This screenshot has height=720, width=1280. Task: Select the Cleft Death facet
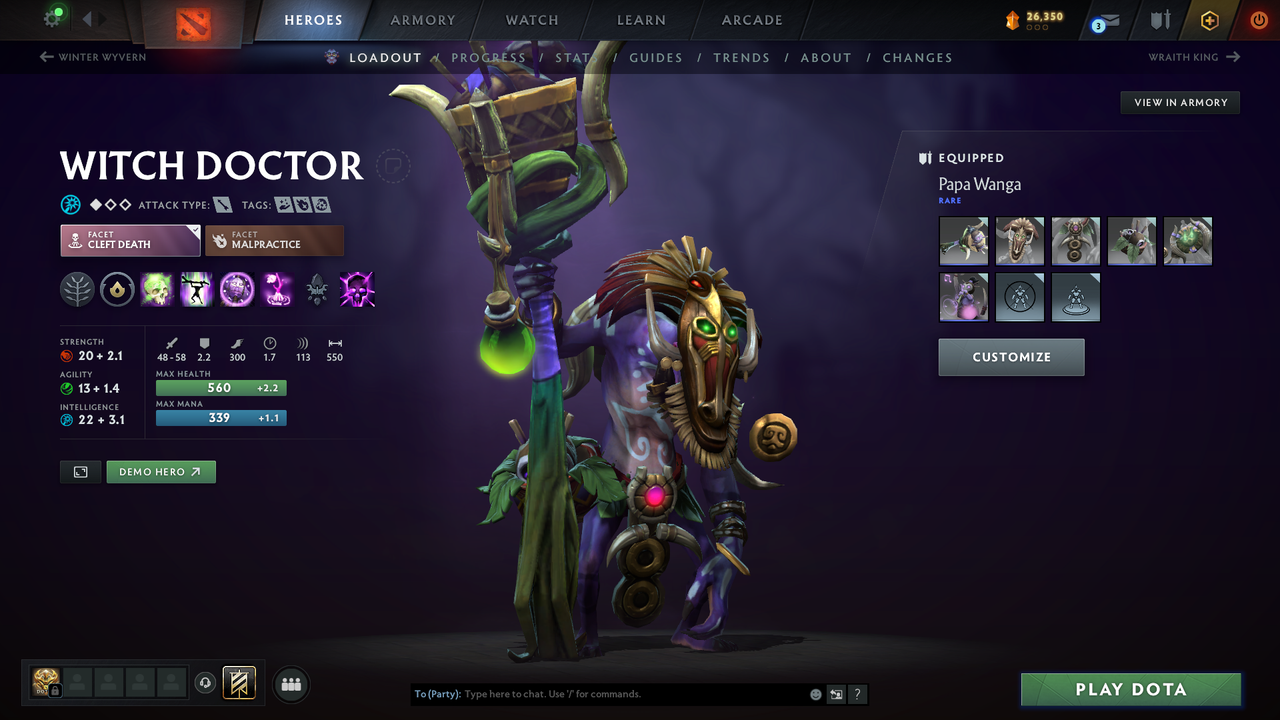[x=130, y=240]
